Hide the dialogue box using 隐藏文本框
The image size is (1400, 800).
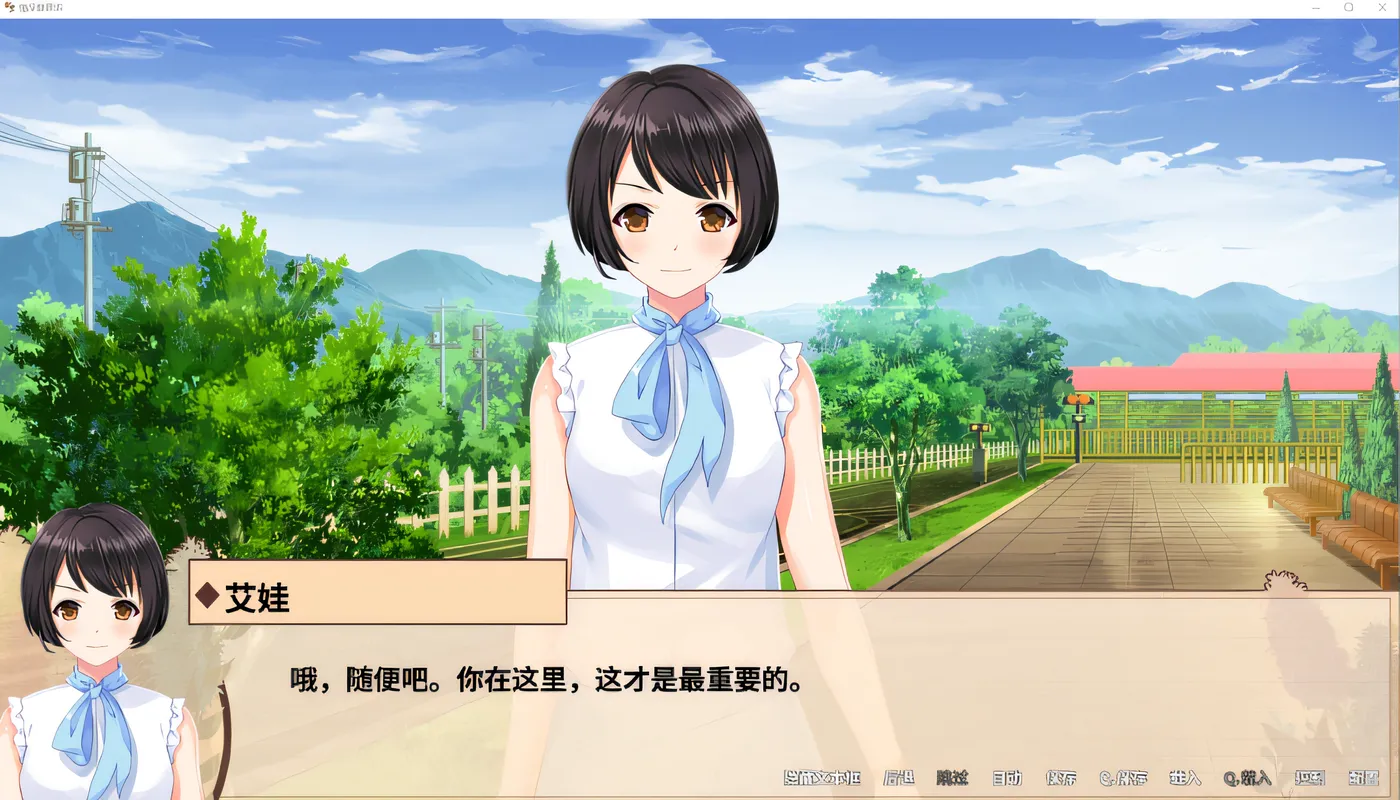coord(820,778)
